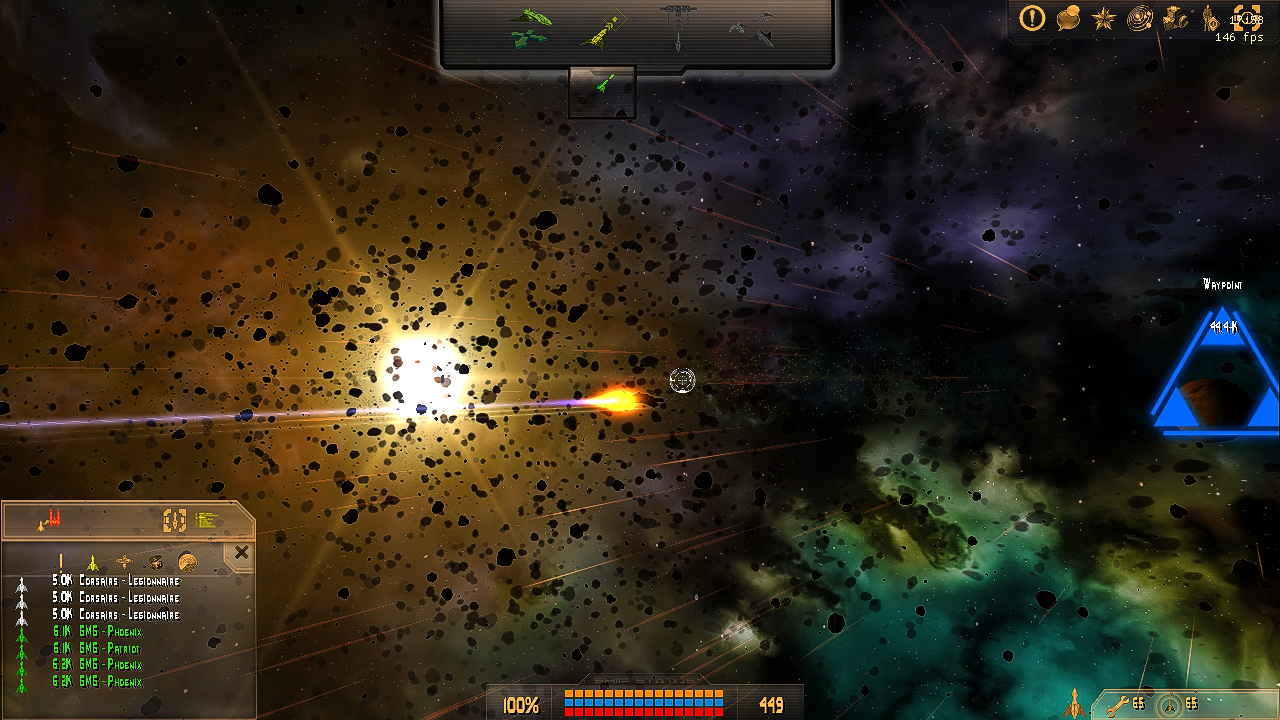This screenshot has height=720, width=1280.
Task: Open the chat speech bubbles window
Action: pyautogui.click(x=1068, y=18)
